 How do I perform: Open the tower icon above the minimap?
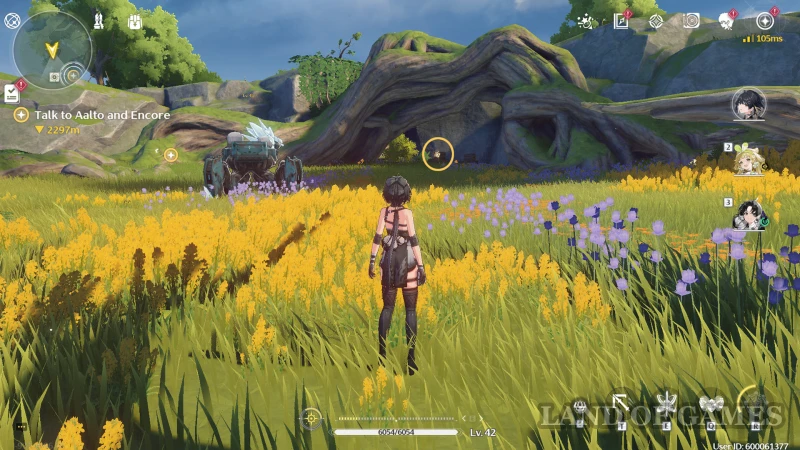(99, 20)
